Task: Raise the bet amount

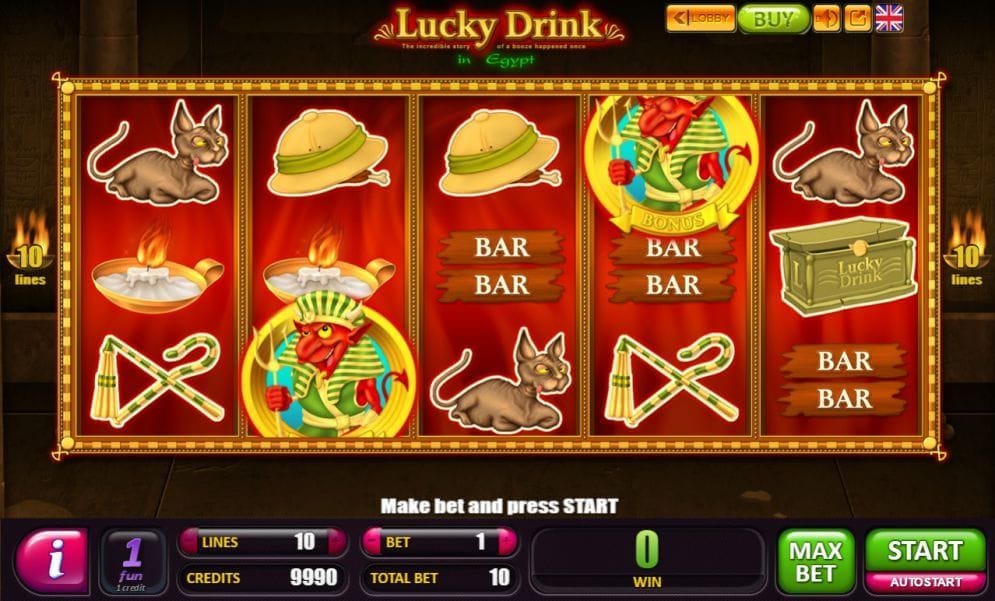Action: pyautogui.click(x=510, y=543)
